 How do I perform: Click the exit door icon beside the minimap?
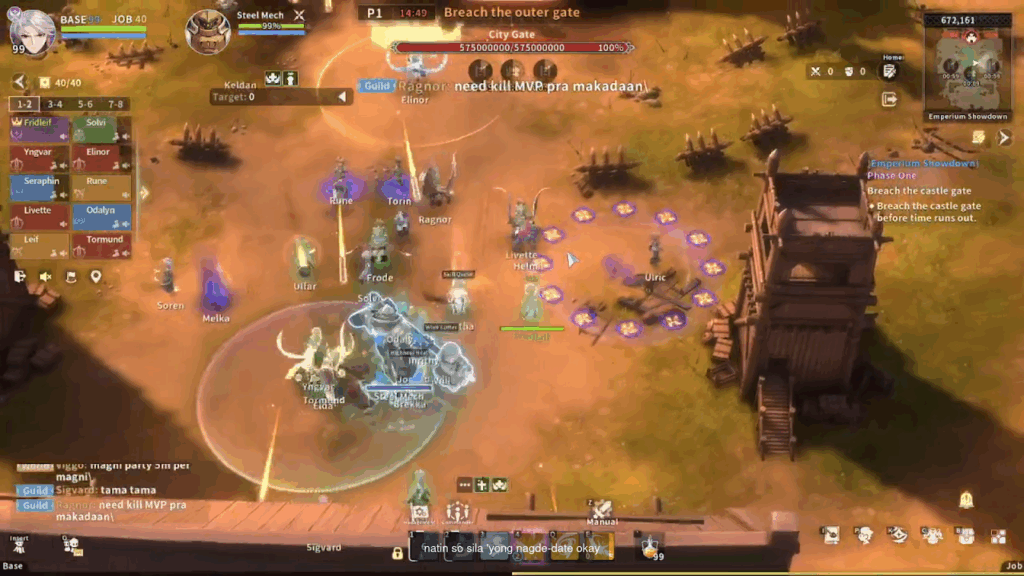889,99
